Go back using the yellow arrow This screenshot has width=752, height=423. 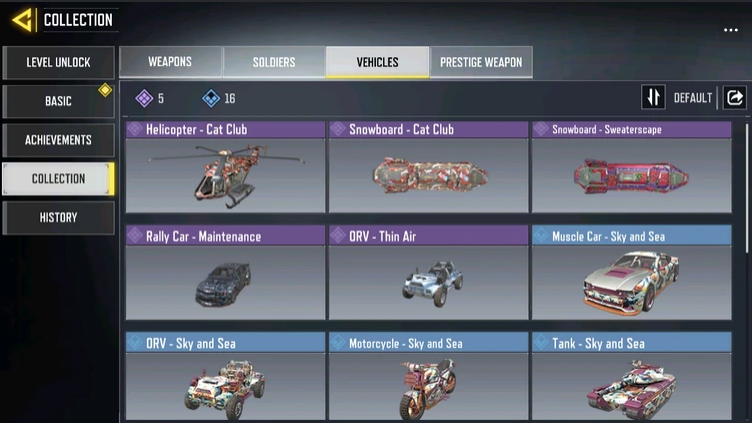coord(23,20)
